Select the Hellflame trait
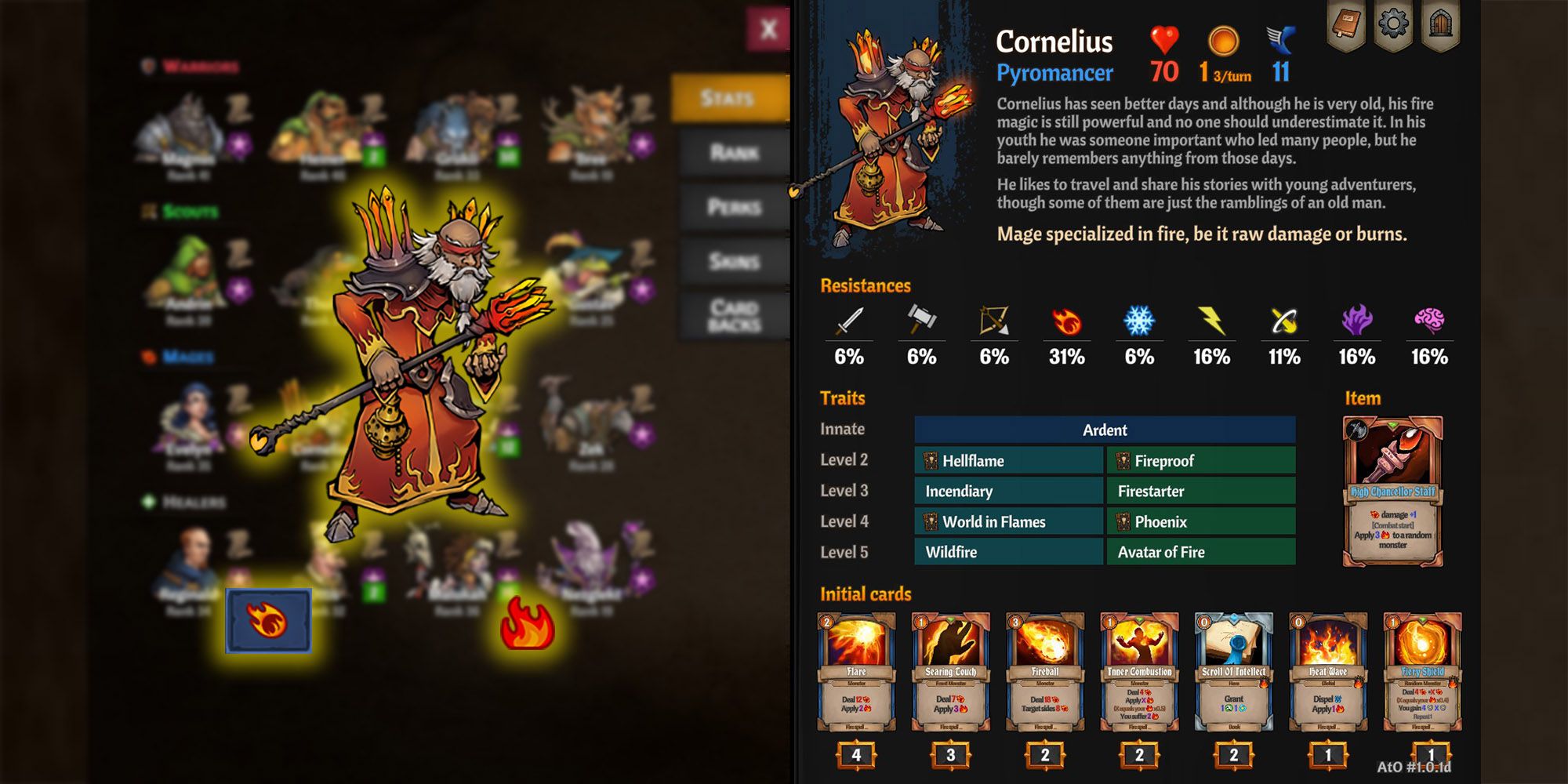Screen dimensions: 1568x784 point(1009,461)
